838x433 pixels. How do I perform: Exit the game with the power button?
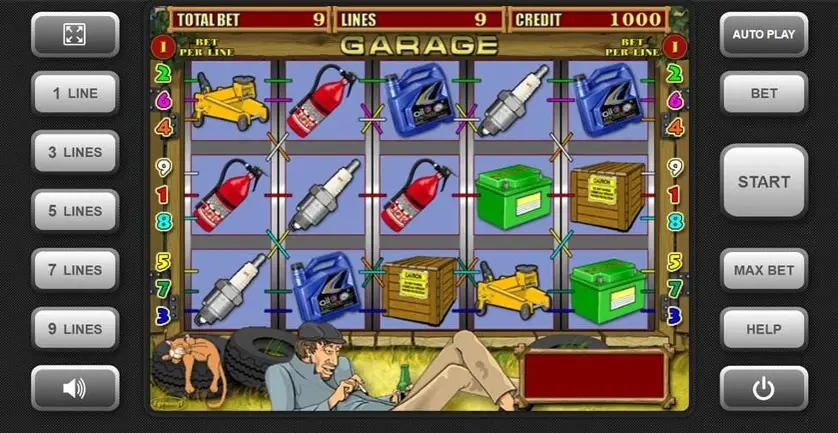pyautogui.click(x=763, y=388)
